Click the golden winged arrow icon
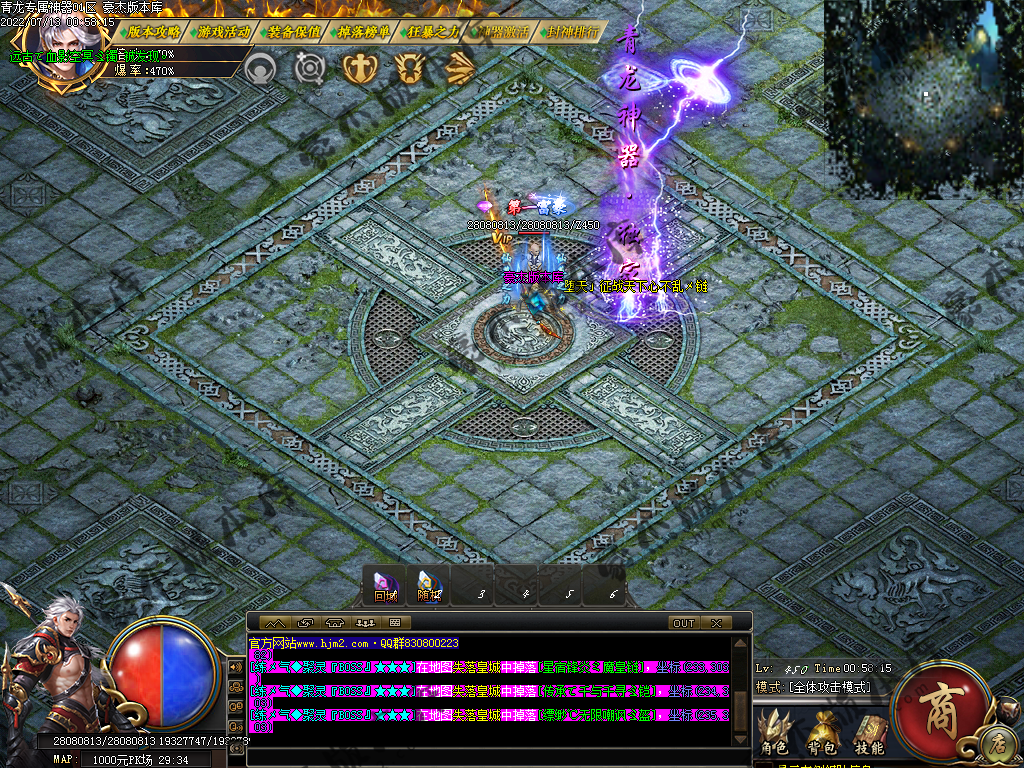 pos(459,68)
